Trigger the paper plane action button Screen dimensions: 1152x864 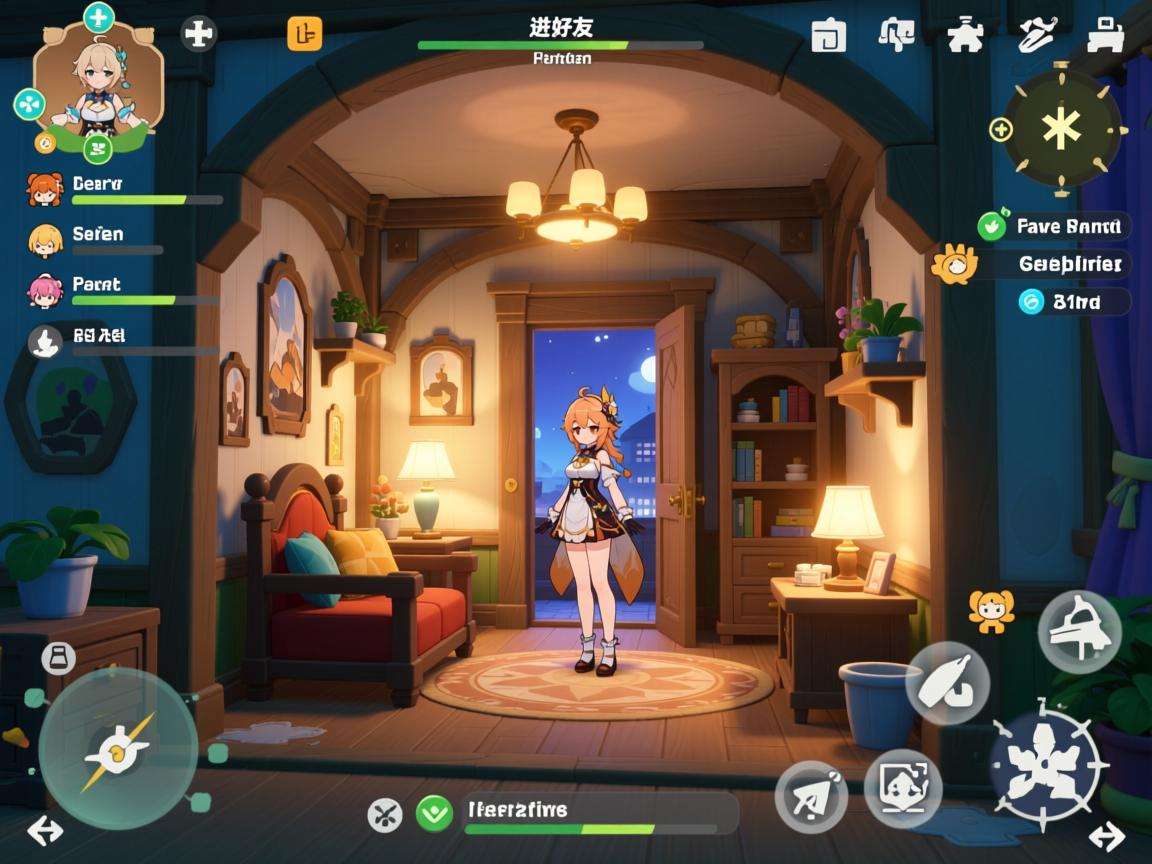811,796
